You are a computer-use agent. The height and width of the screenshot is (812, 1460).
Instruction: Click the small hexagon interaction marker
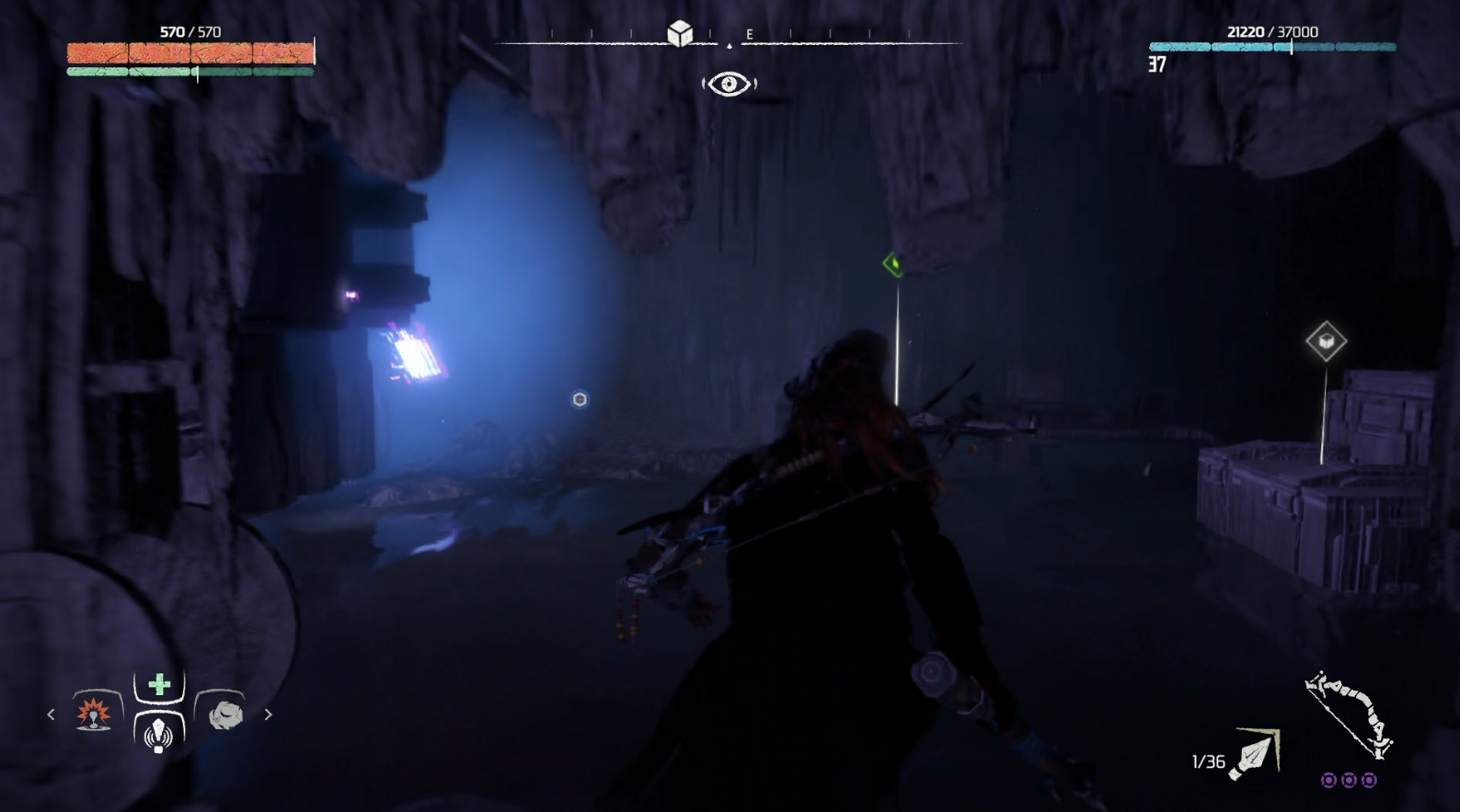point(580,399)
